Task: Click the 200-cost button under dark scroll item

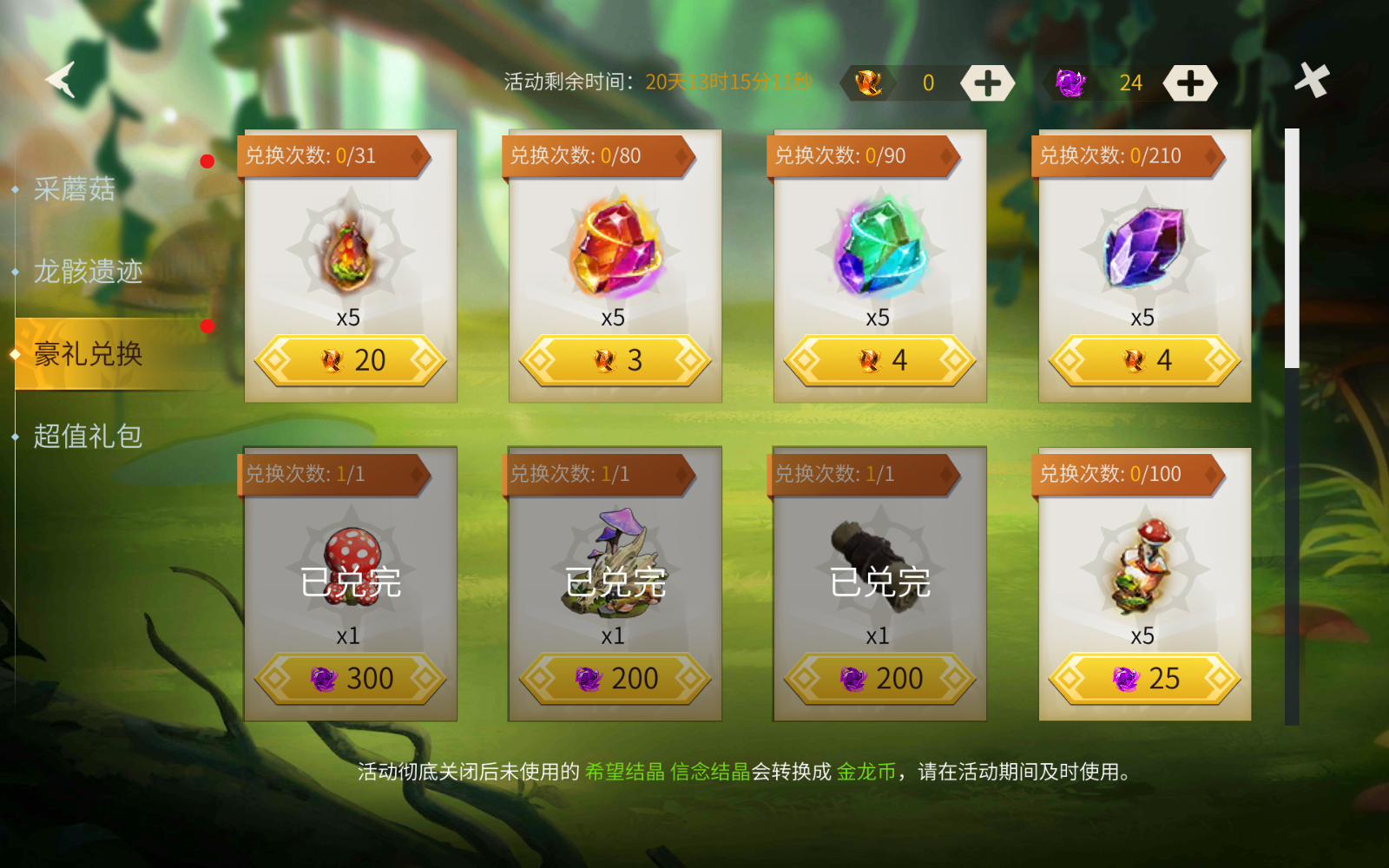Action: pyautogui.click(x=880, y=679)
